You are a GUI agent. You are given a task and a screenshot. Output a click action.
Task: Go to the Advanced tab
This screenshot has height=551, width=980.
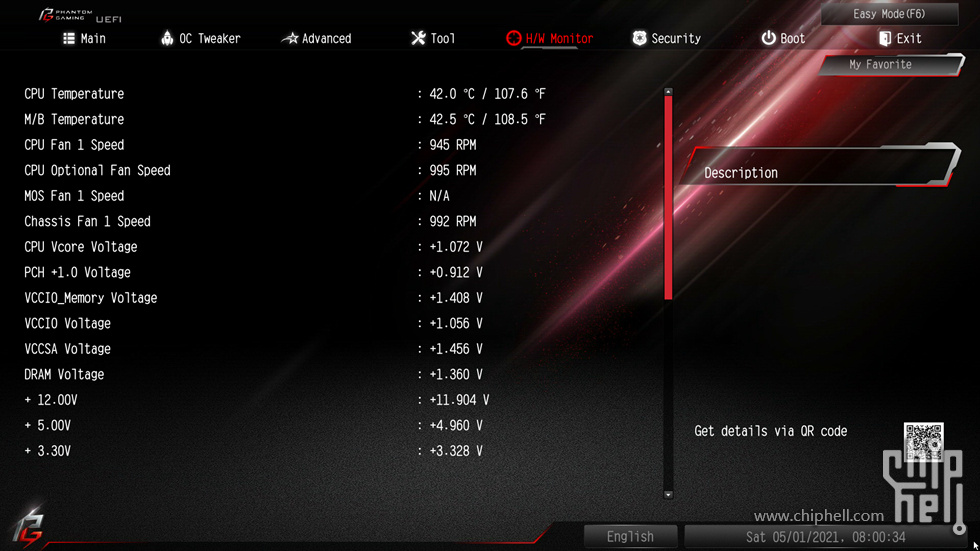coord(316,38)
